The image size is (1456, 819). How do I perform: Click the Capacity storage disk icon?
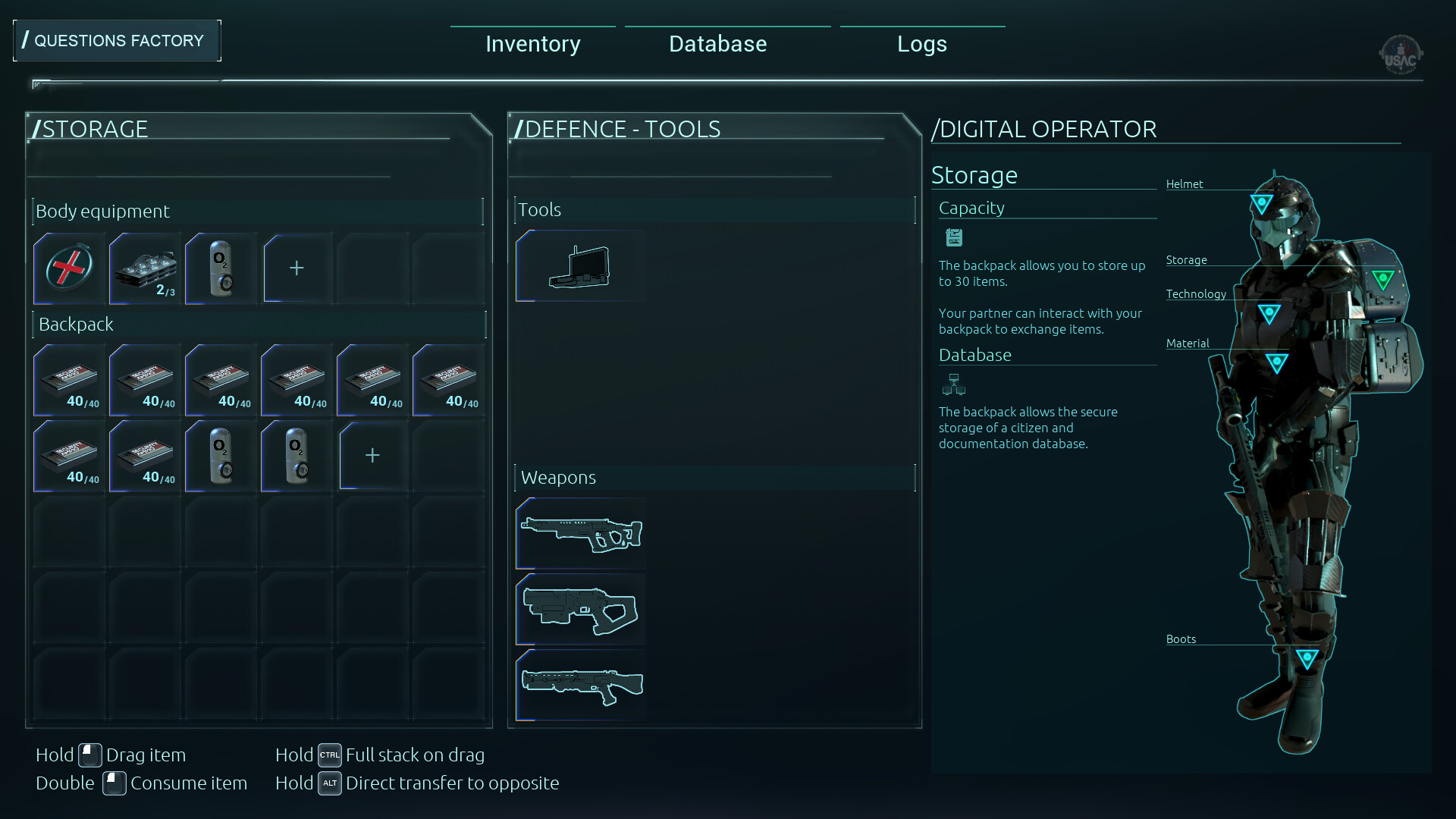[953, 237]
